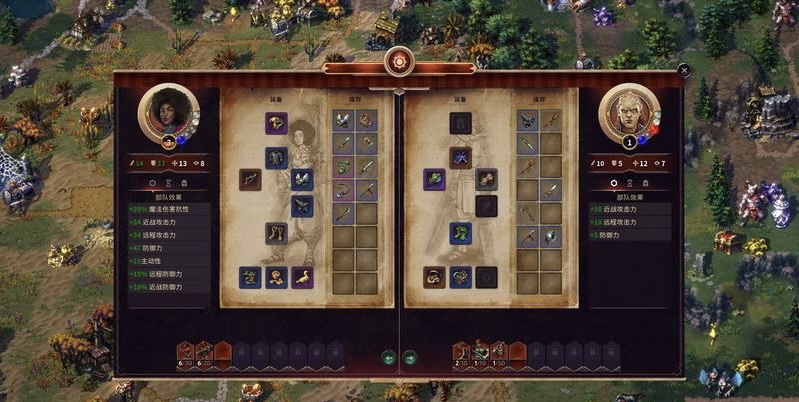
Task: Select left hero's helmet equipment slot
Action: click(x=277, y=123)
